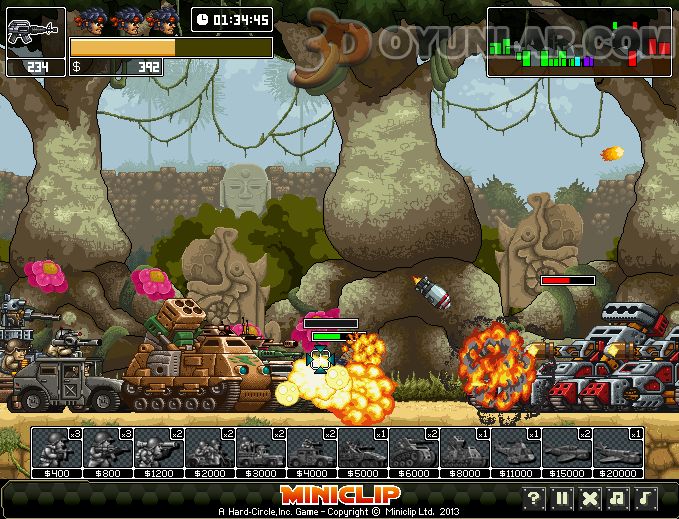The width and height of the screenshot is (679, 519).
Task: Open the Miniclip logo link
Action: click(x=340, y=494)
